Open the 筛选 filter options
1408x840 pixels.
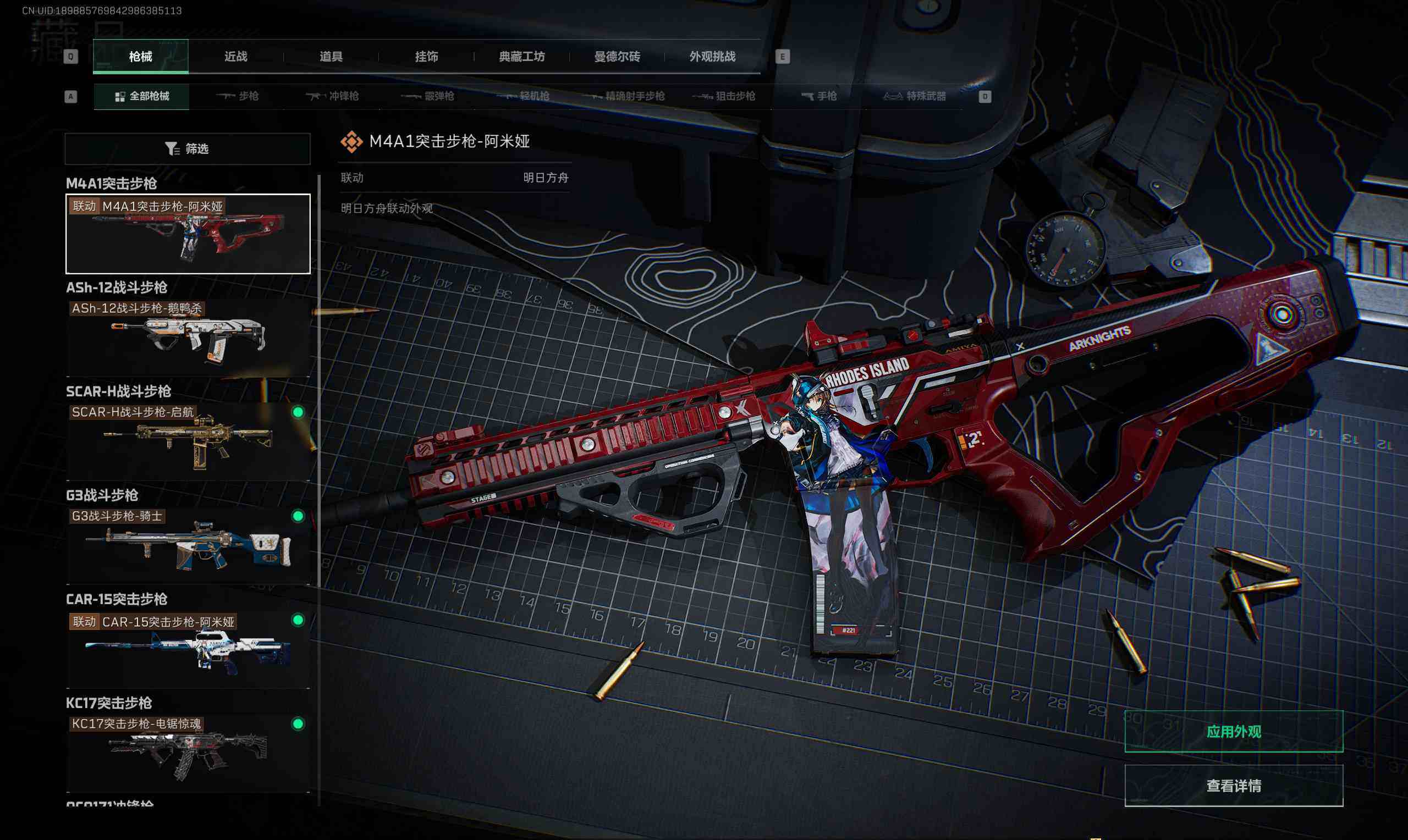(188, 149)
